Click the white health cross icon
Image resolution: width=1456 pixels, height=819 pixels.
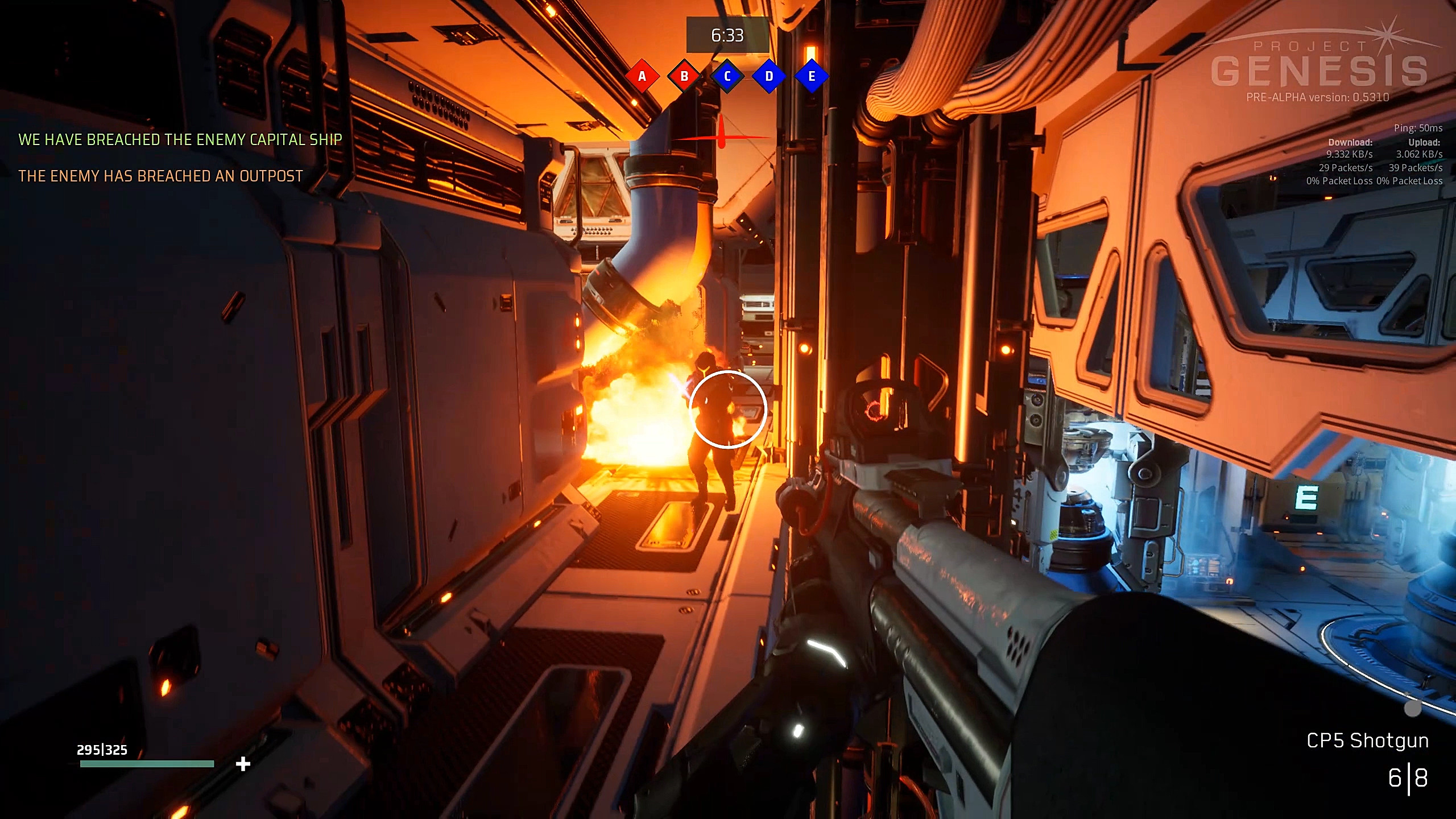[243, 764]
